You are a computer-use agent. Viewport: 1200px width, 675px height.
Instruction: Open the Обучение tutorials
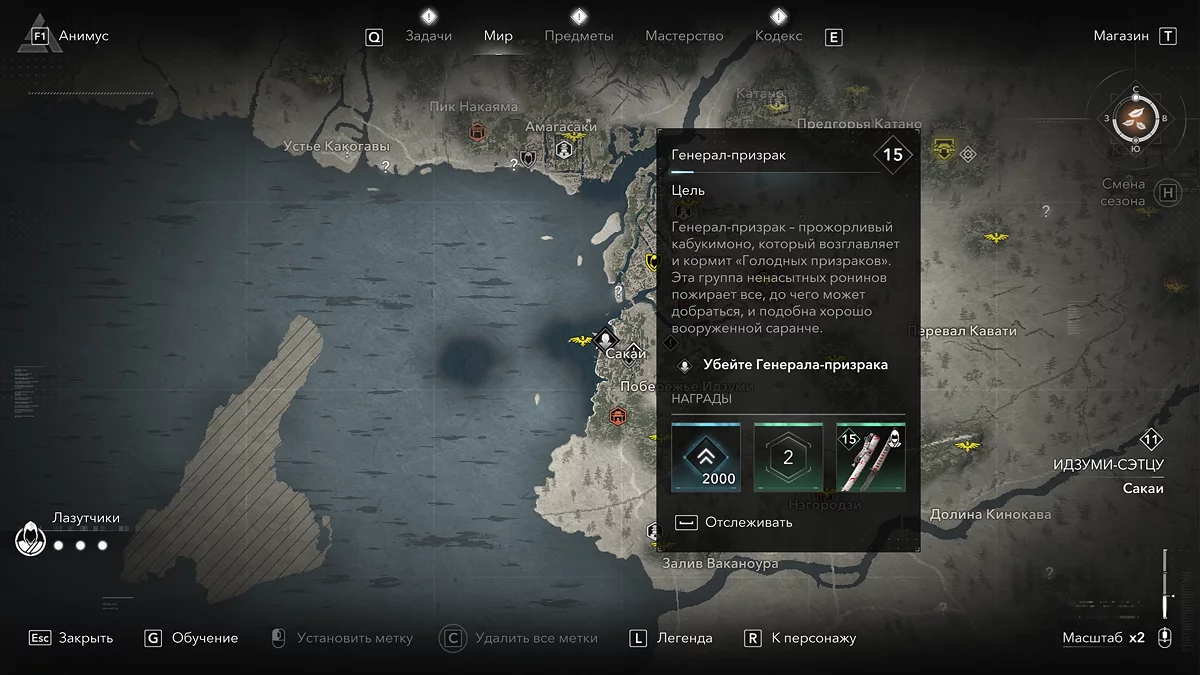point(204,638)
